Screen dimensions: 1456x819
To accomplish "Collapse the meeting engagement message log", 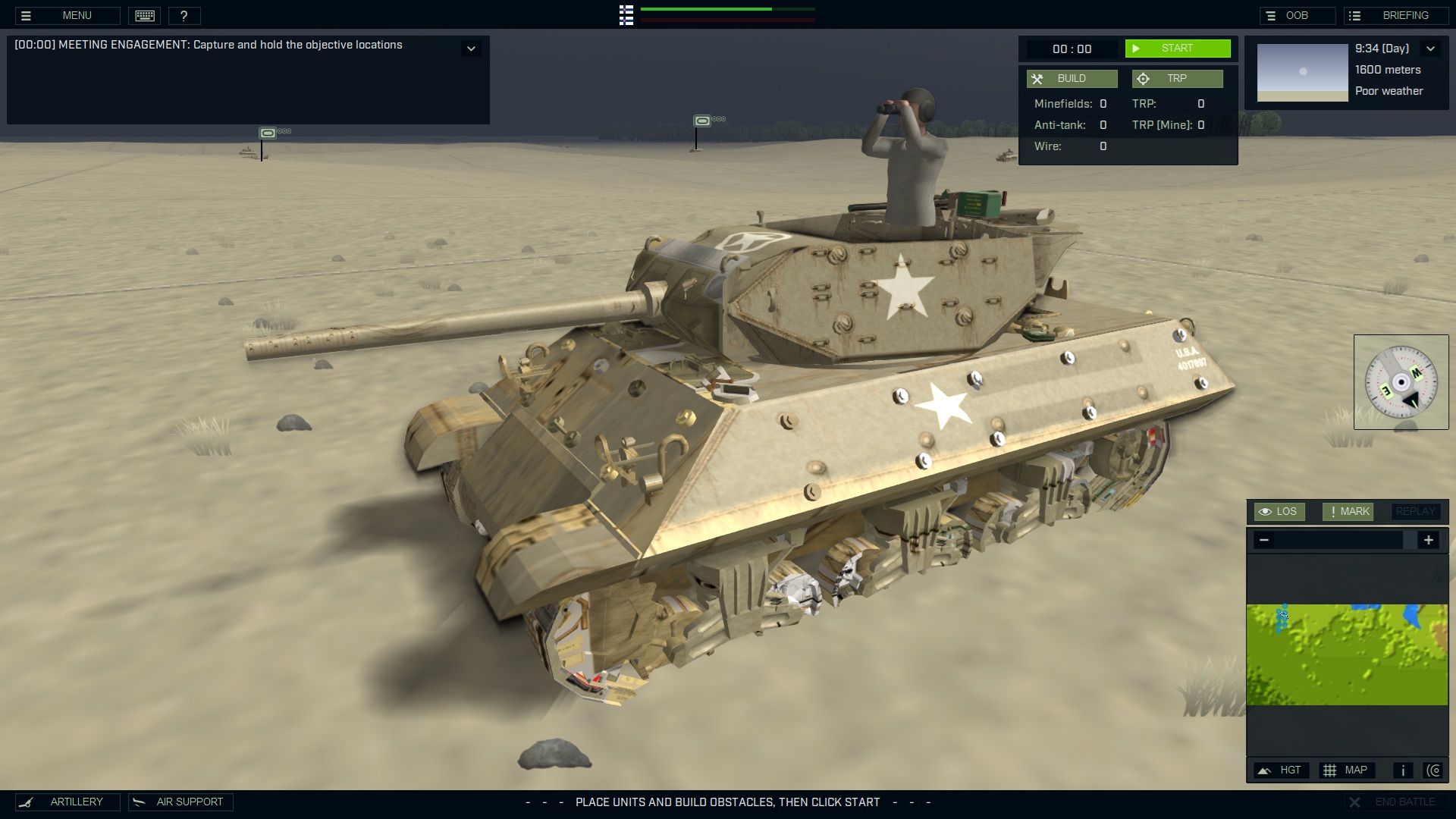I will (471, 48).
